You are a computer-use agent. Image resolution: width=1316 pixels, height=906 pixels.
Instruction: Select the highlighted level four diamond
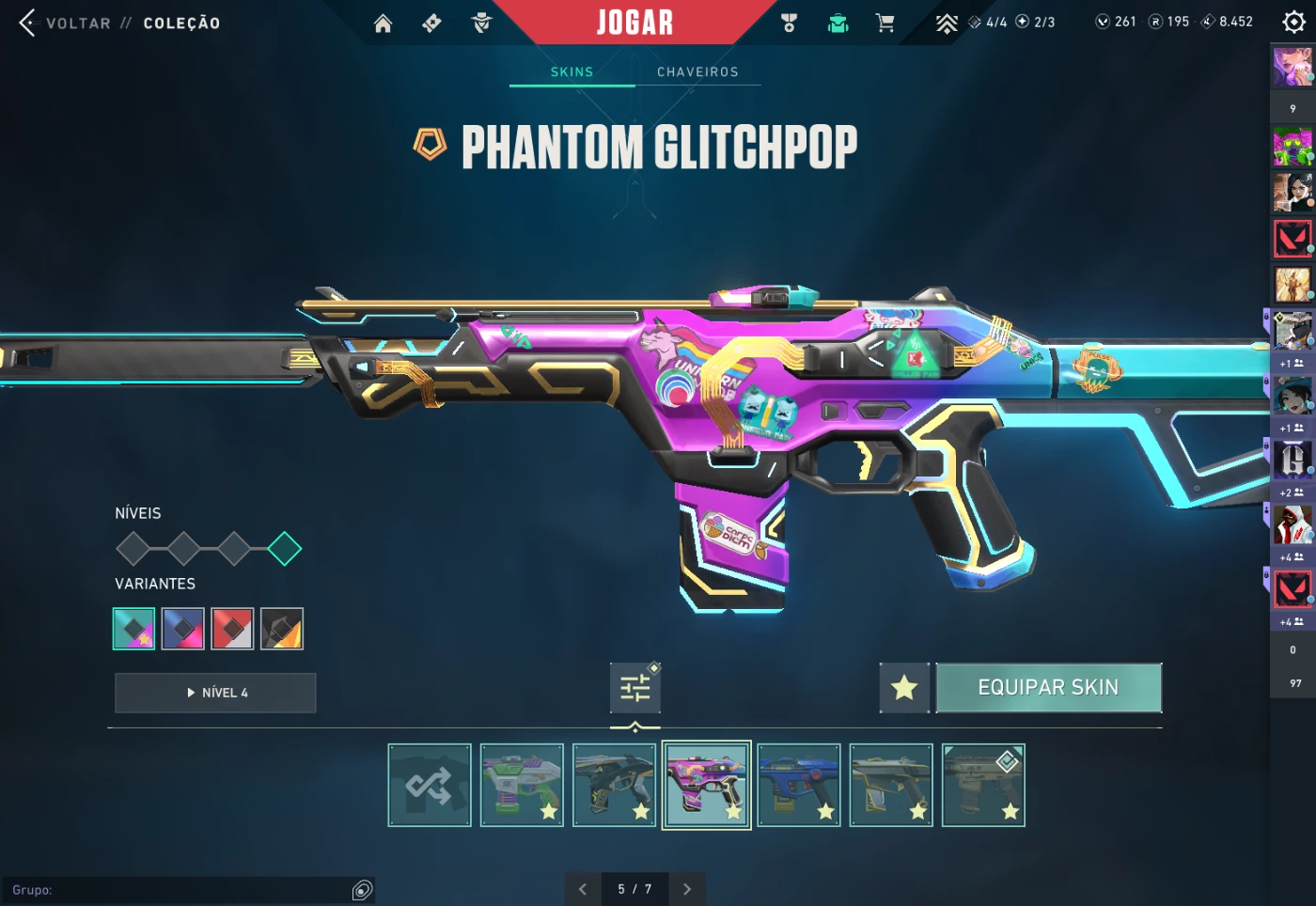pos(284,549)
